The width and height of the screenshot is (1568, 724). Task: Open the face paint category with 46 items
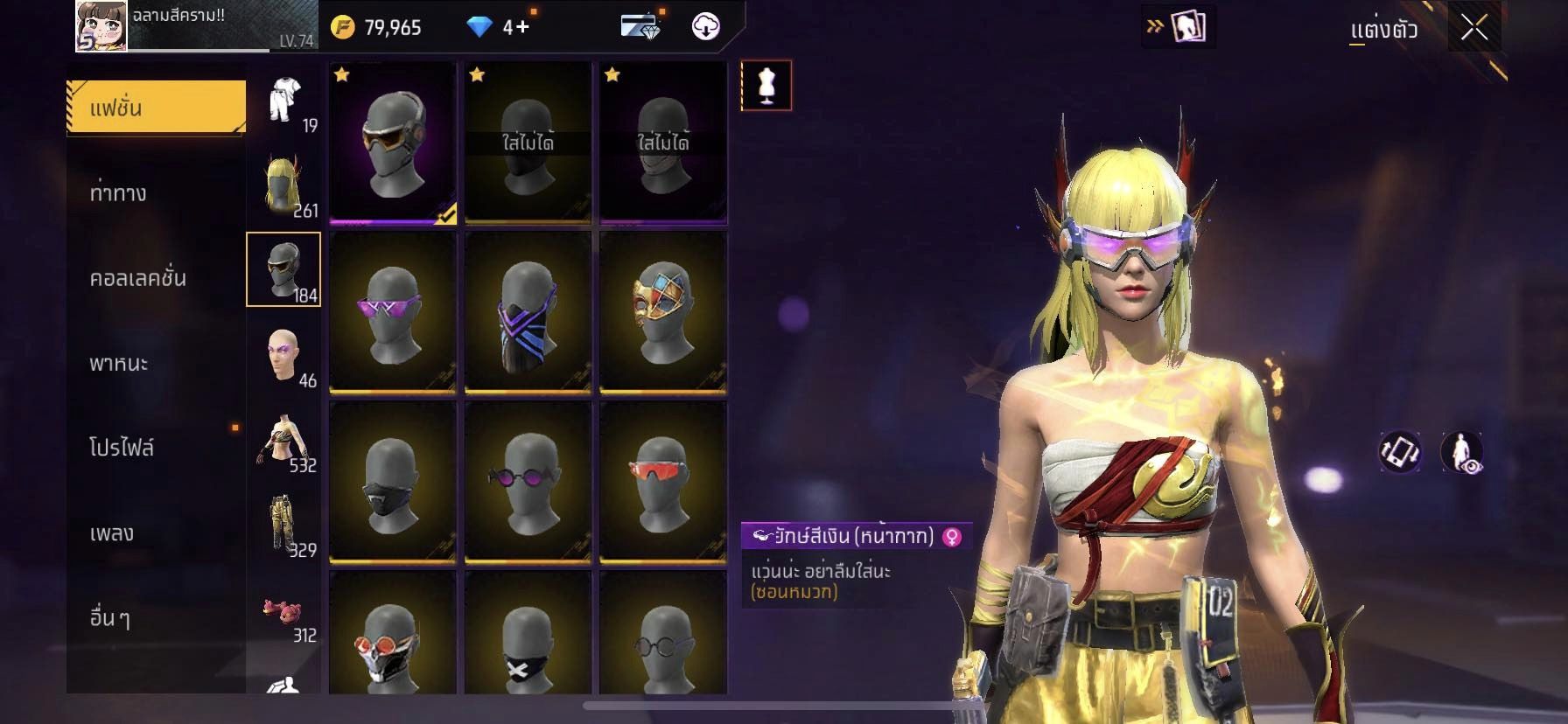click(x=284, y=354)
